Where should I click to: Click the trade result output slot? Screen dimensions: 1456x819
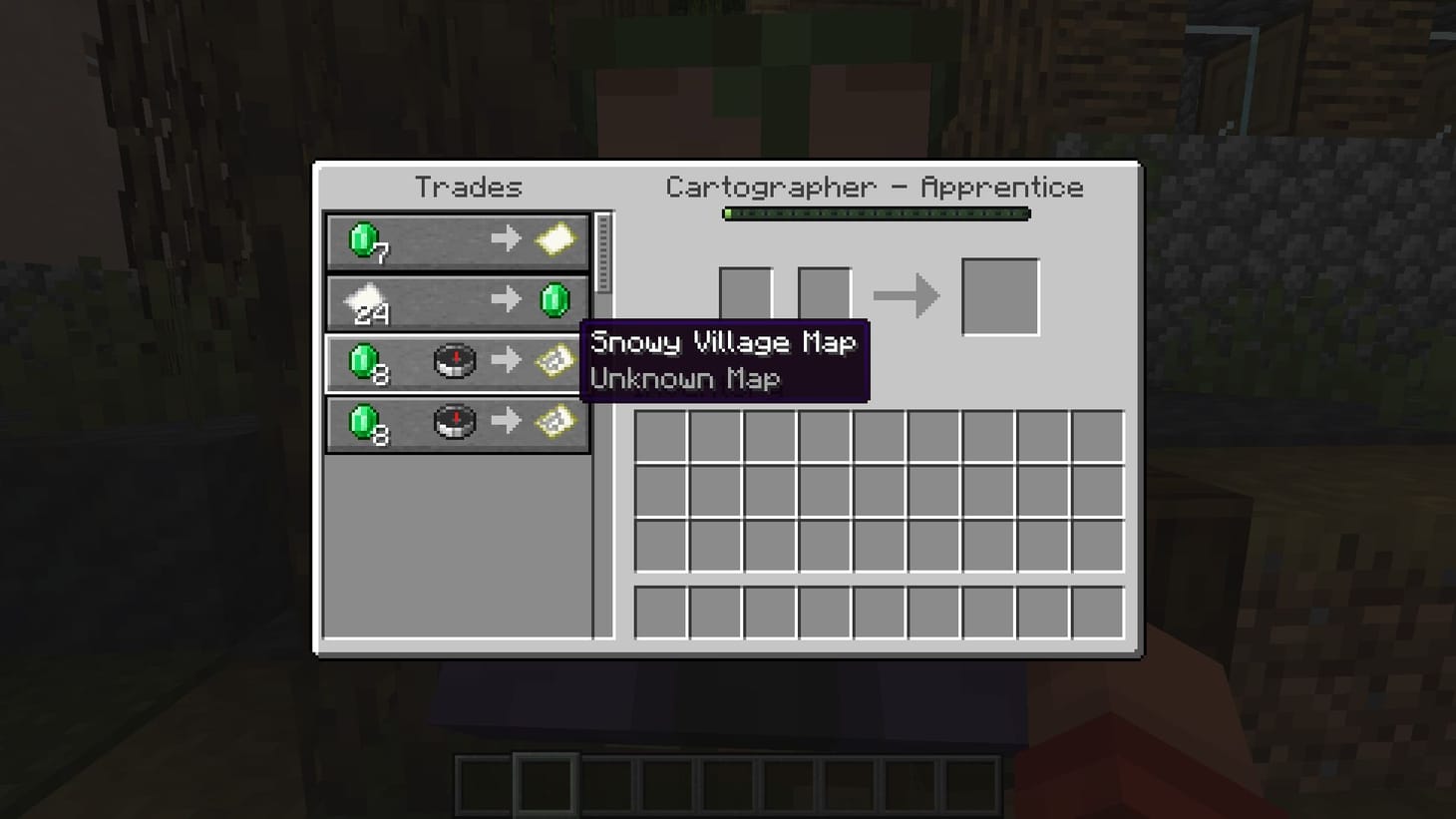[1000, 293]
